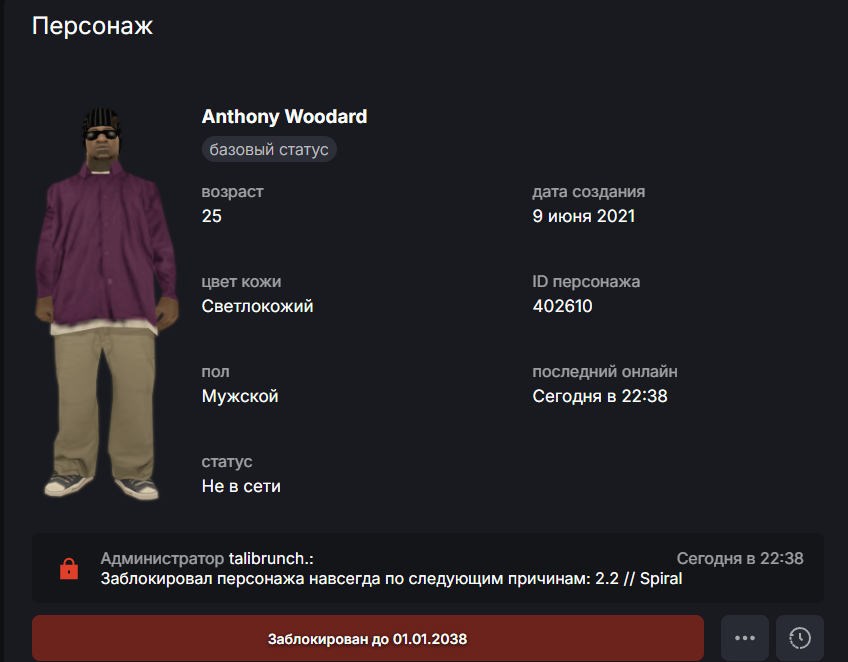Click the red lock icon in ban notice

[x=69, y=569]
